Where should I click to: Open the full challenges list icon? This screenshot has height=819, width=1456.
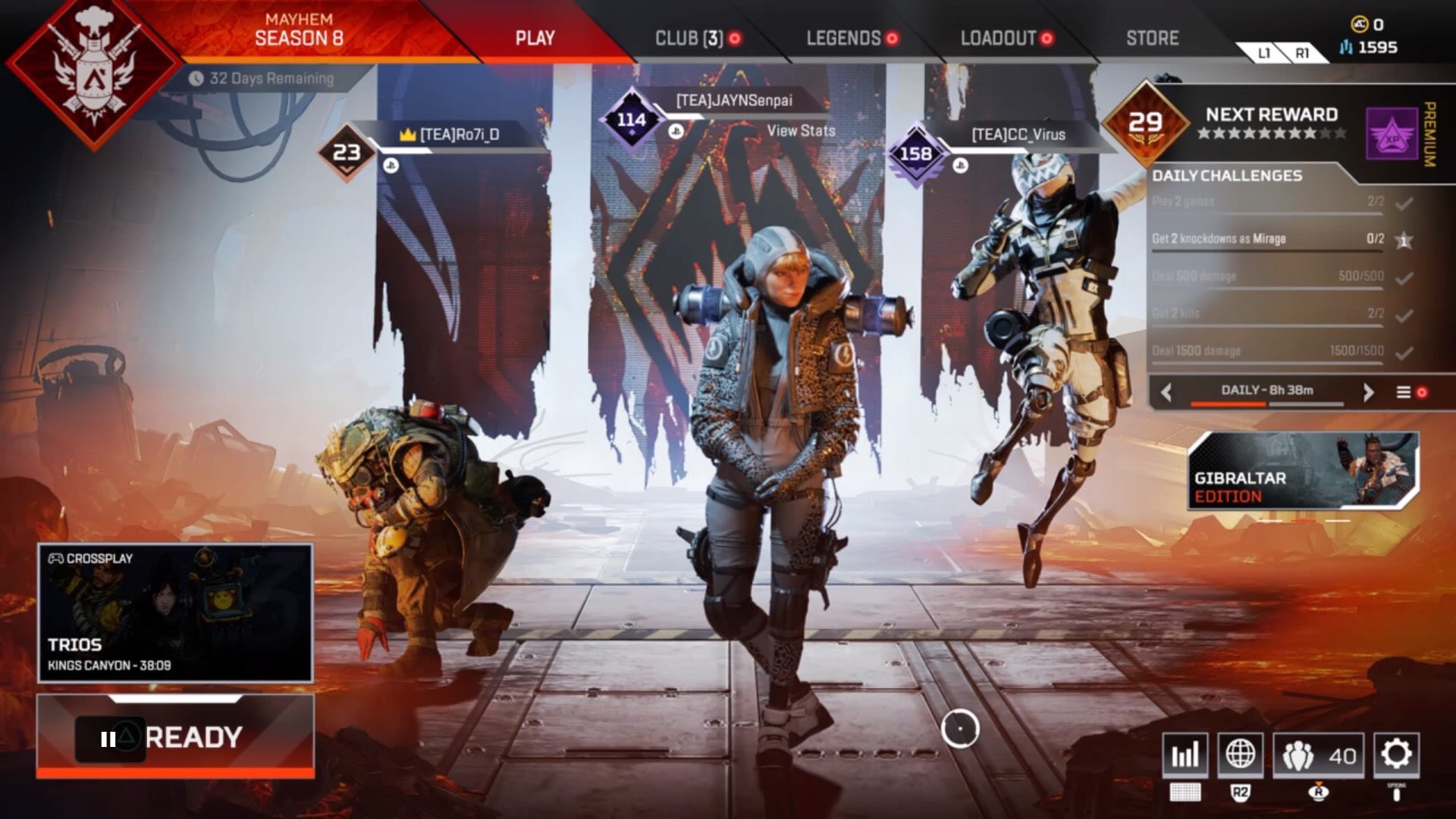1404,392
